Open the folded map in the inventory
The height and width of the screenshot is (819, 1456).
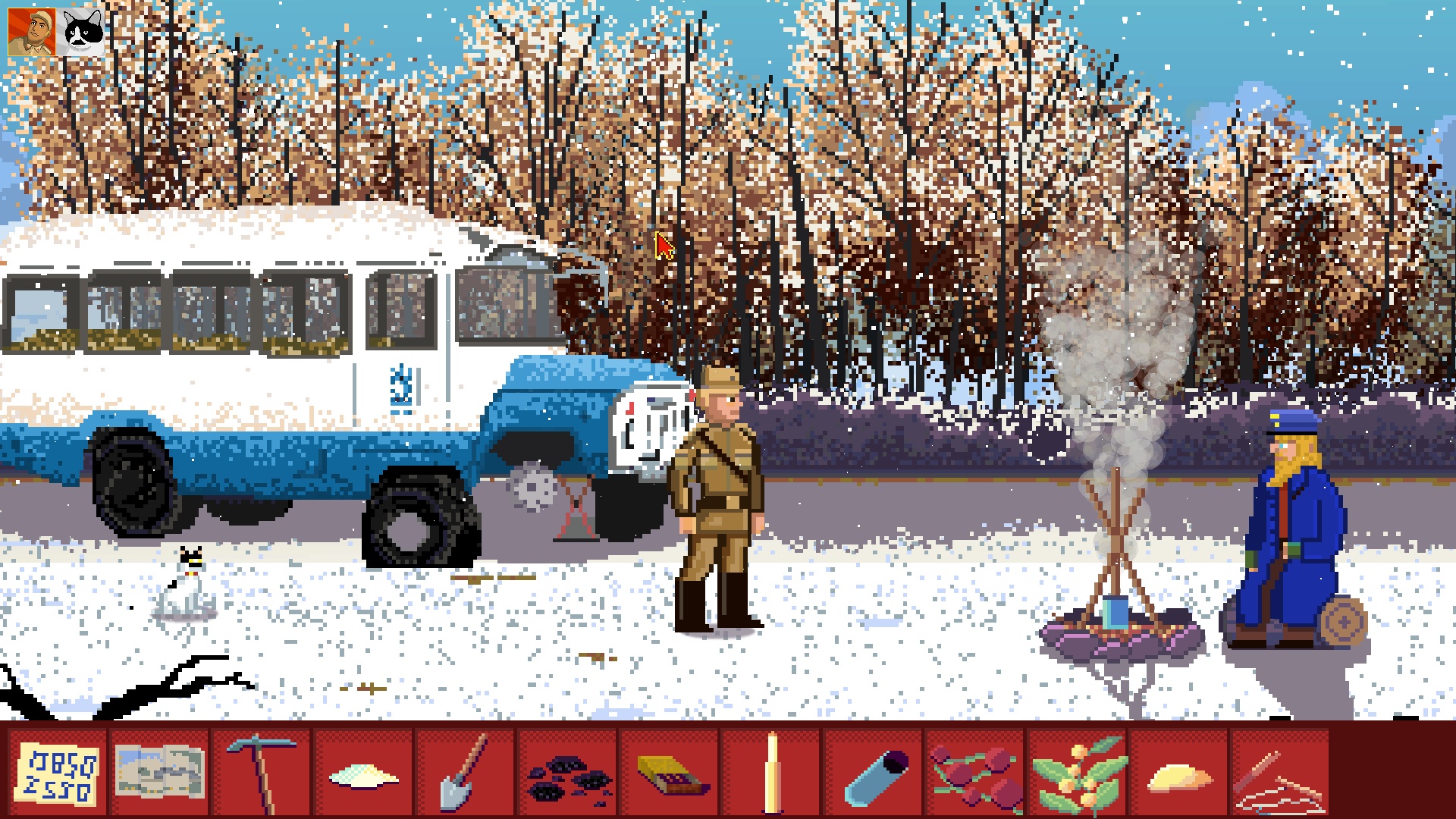coord(159,771)
